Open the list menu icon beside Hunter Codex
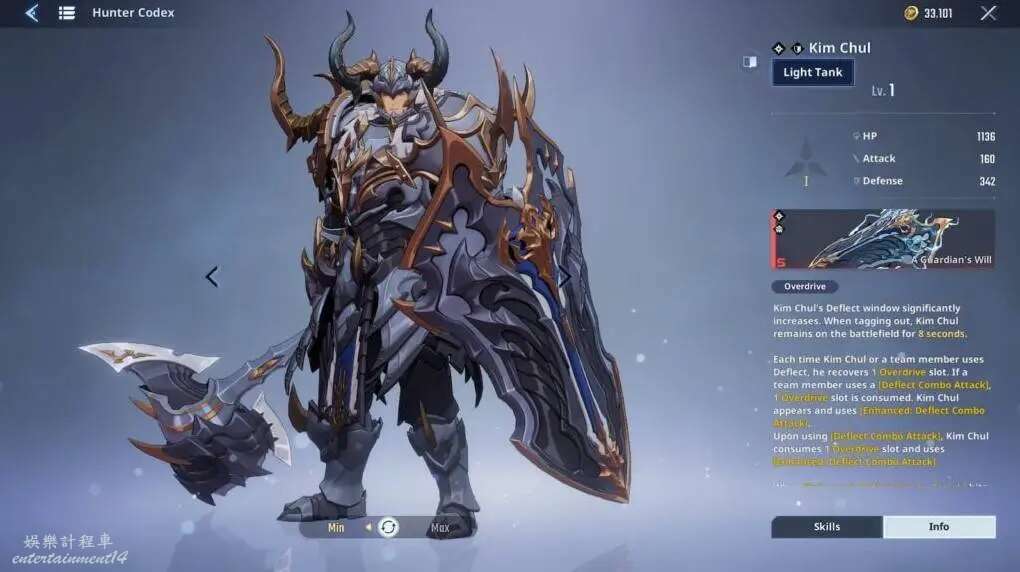 click(x=67, y=13)
